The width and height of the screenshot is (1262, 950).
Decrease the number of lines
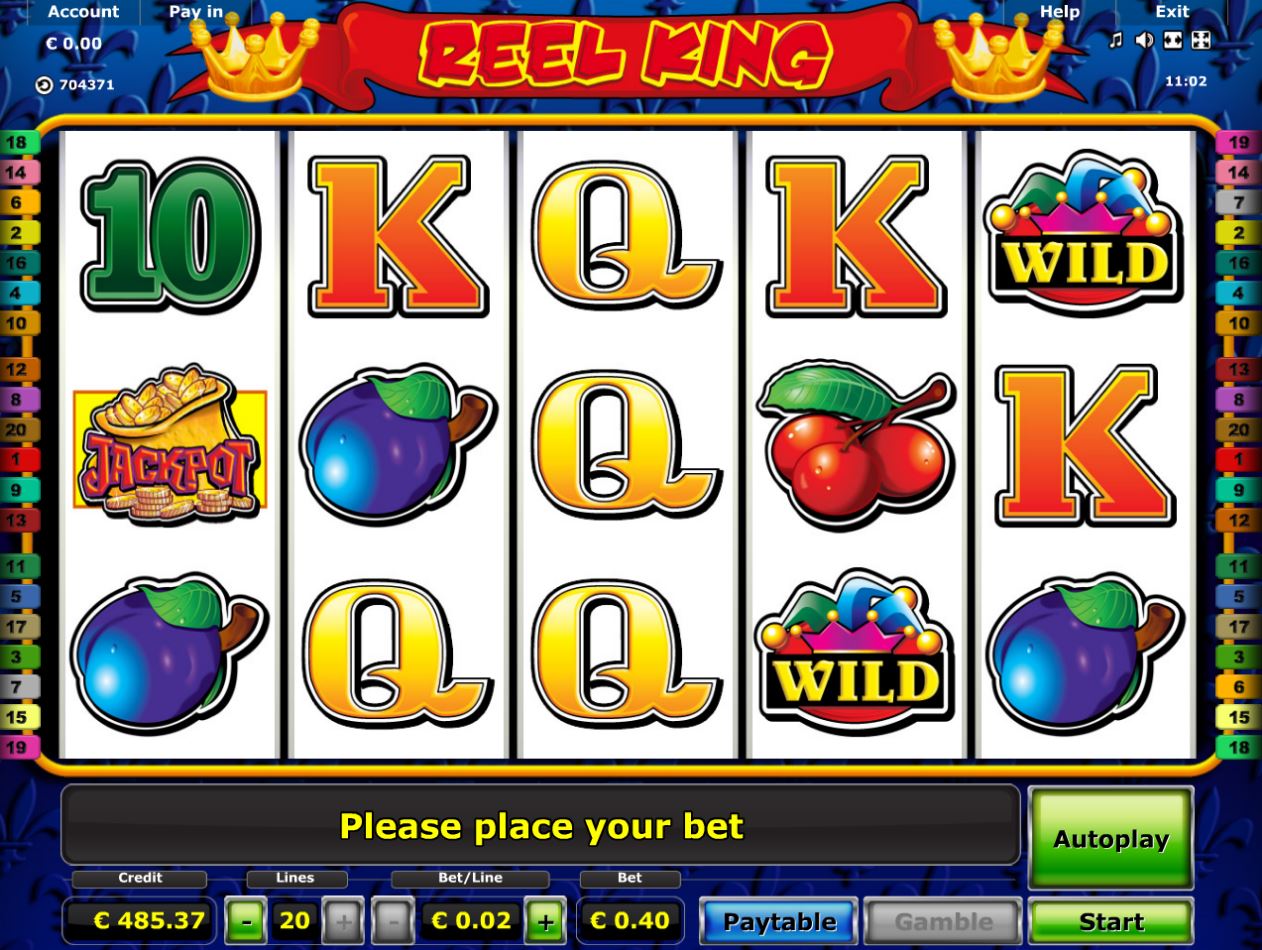click(244, 921)
